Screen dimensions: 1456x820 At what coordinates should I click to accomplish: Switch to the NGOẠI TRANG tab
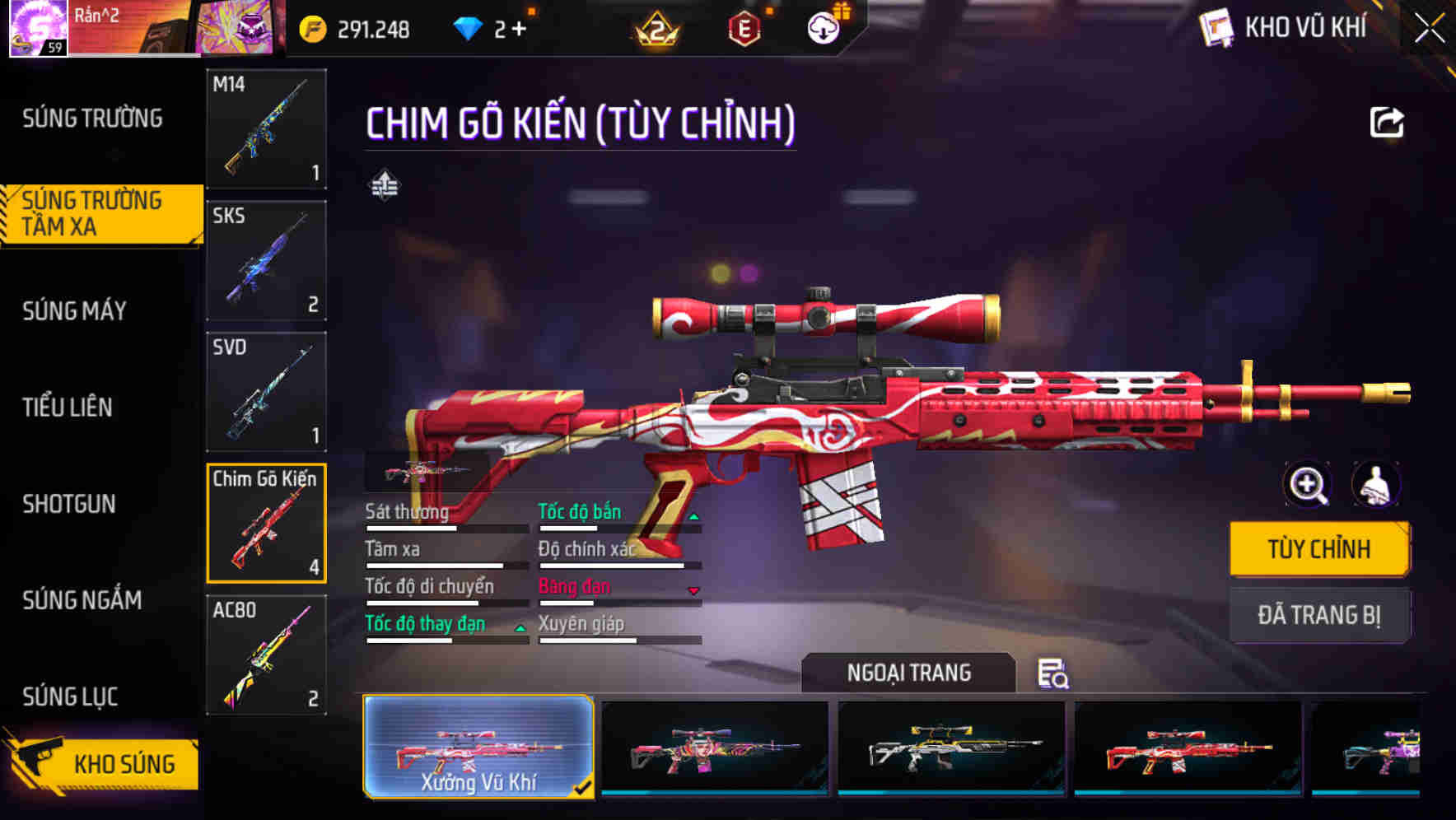[909, 672]
